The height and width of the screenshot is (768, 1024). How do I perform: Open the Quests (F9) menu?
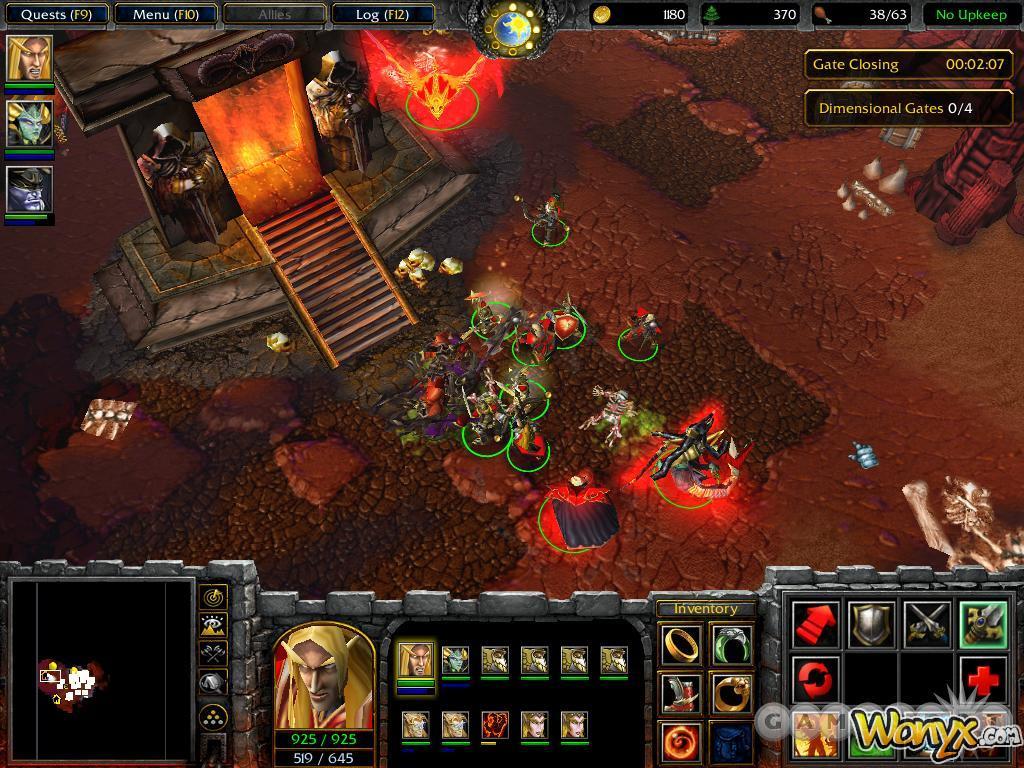tap(56, 15)
